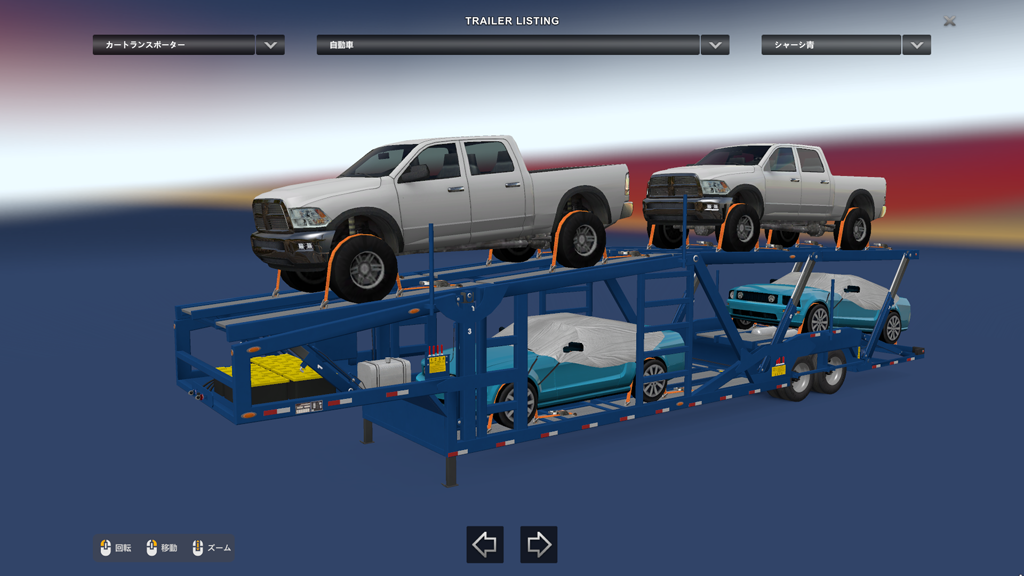Go to next trailer with right arrow
The image size is (1024, 576).
[539, 544]
